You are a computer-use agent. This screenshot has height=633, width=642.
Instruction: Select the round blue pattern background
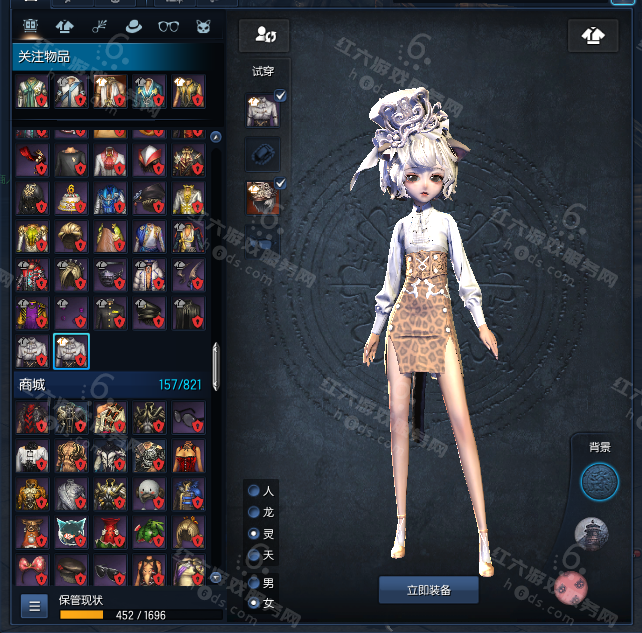(599, 481)
